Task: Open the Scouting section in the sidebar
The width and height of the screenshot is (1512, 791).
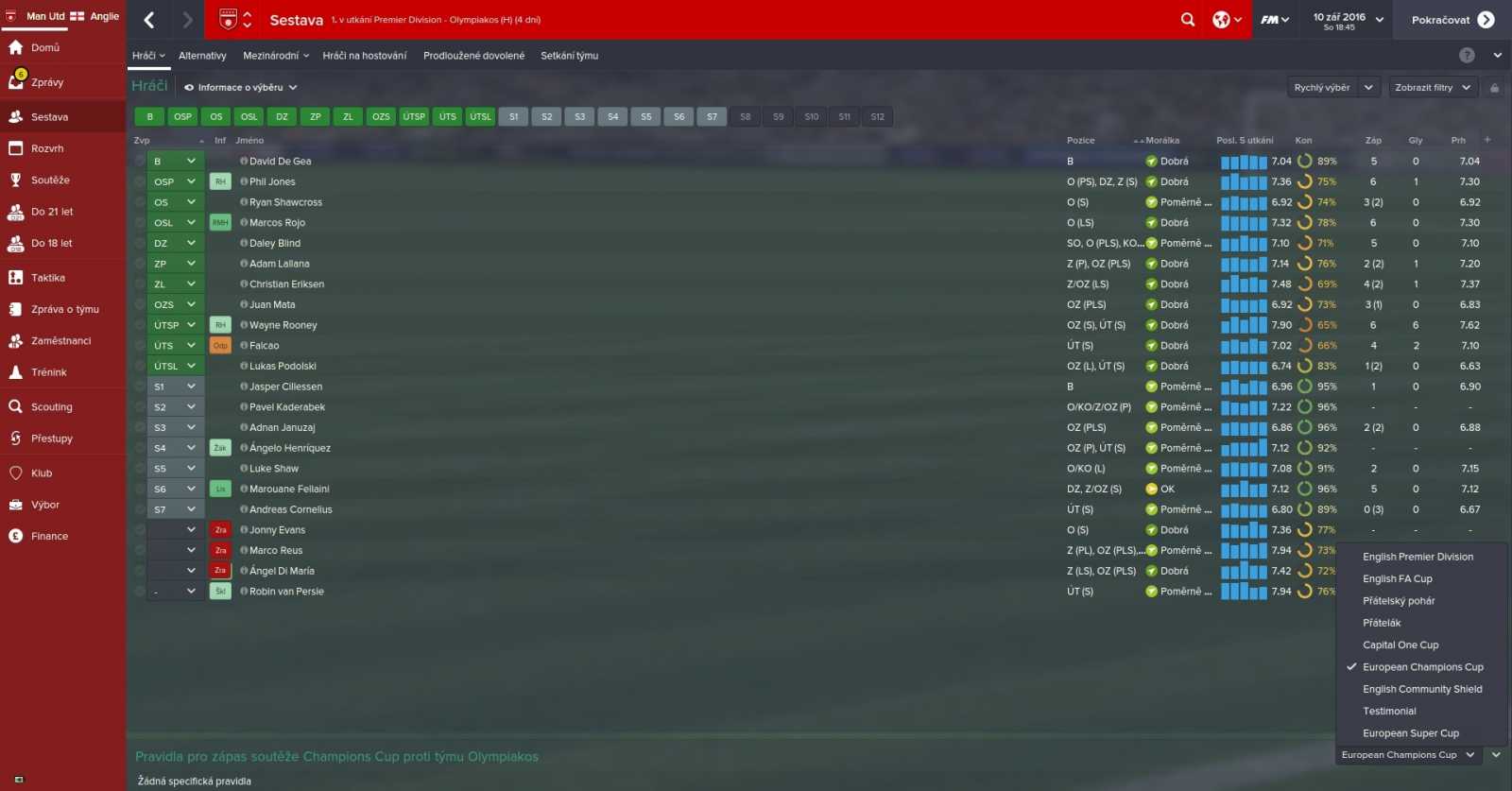Action: (x=45, y=406)
